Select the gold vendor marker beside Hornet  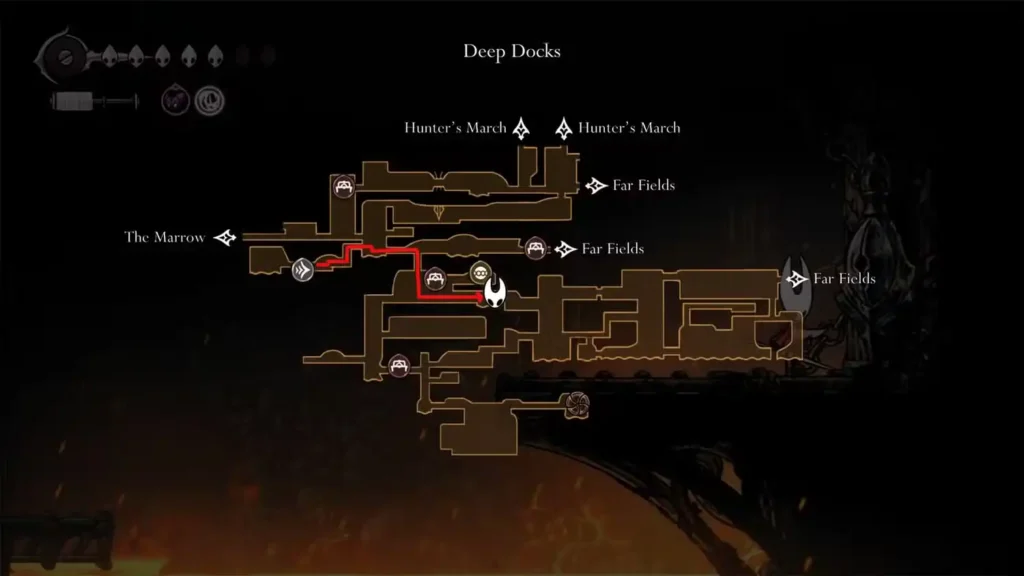480,274
